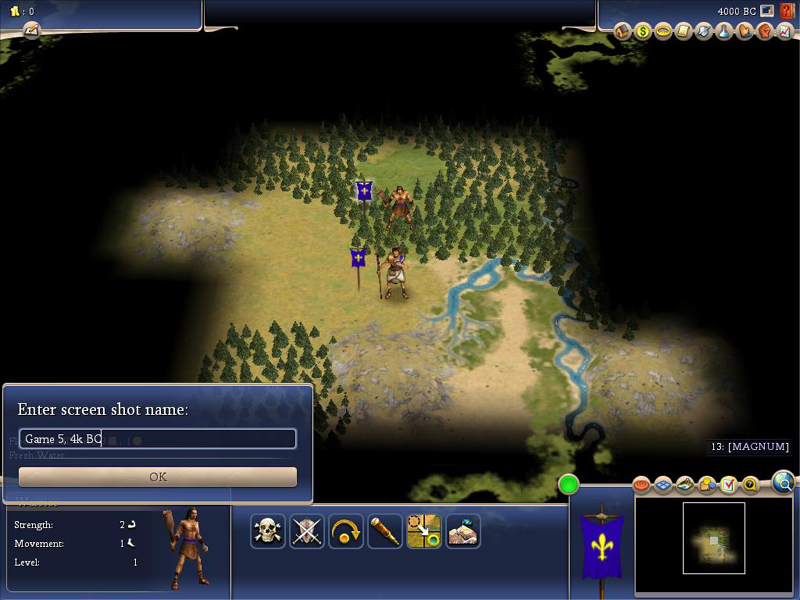Open the minimap view
Image resolution: width=800 pixels, height=600 pixels.
[x=713, y=538]
